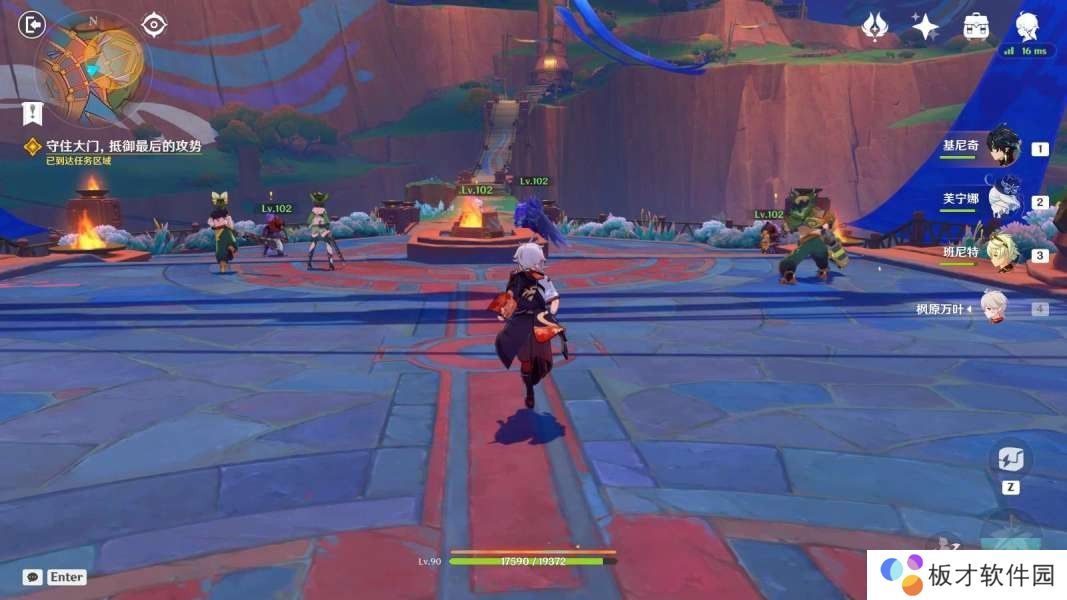Activate the eye-shaped elemental sight icon
The image size is (1067, 600).
(154, 24)
